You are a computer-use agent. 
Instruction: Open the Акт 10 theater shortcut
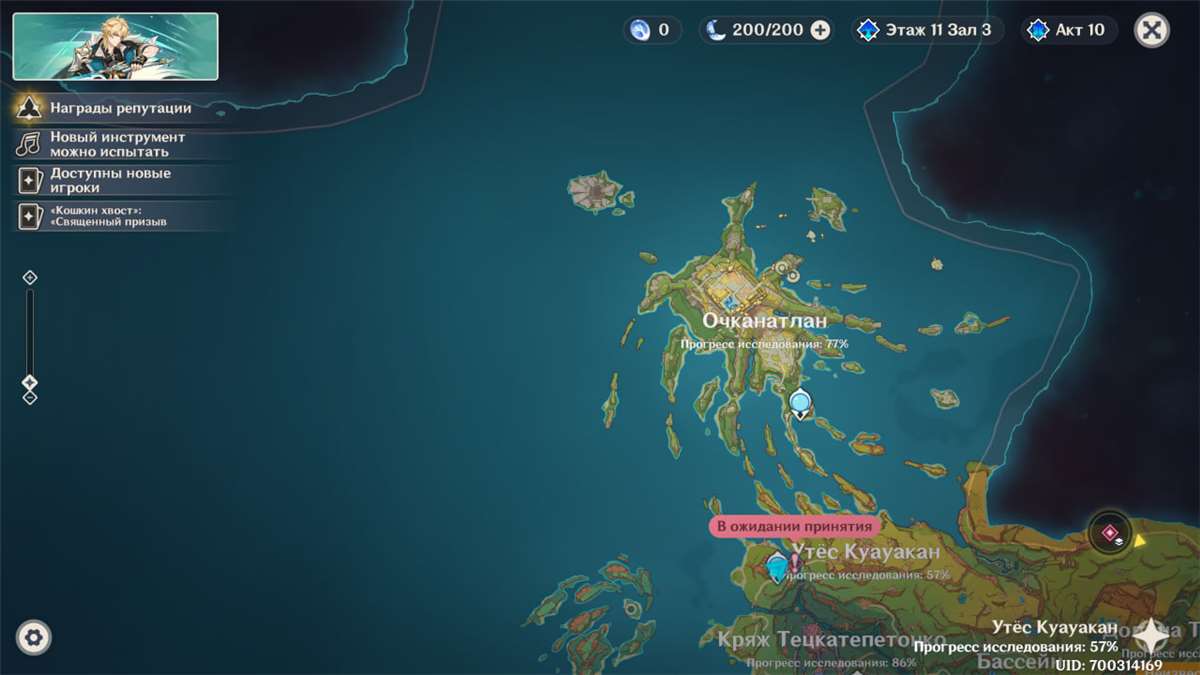(1069, 30)
